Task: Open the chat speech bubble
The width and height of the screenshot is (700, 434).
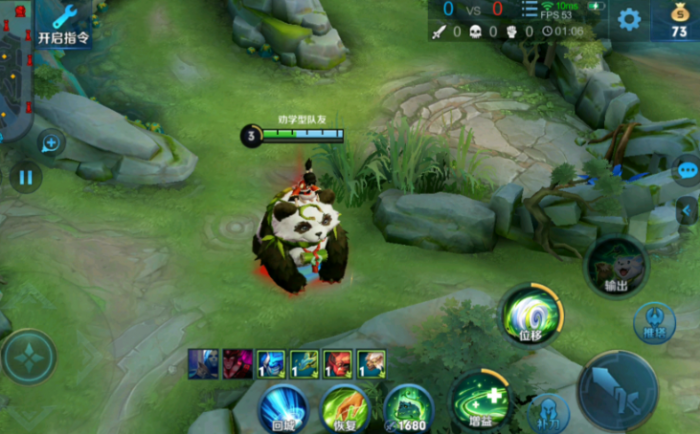Action: click(x=687, y=170)
